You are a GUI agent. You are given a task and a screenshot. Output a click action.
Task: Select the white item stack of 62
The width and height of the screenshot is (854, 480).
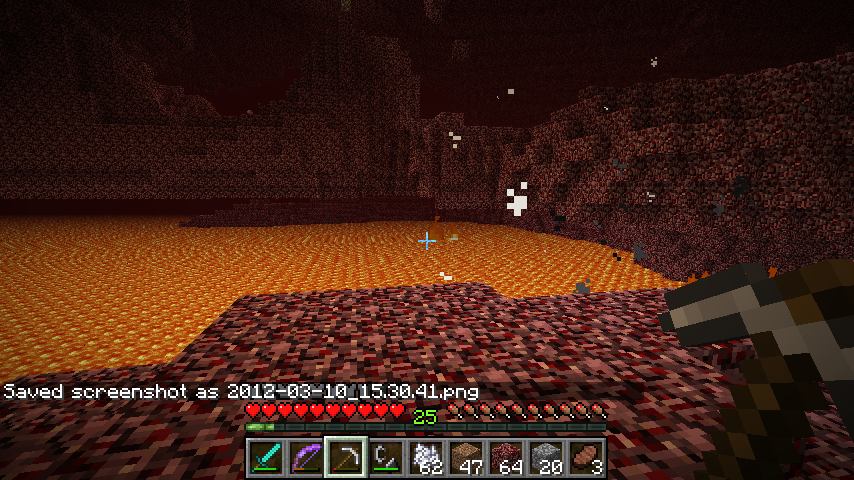(x=426, y=457)
